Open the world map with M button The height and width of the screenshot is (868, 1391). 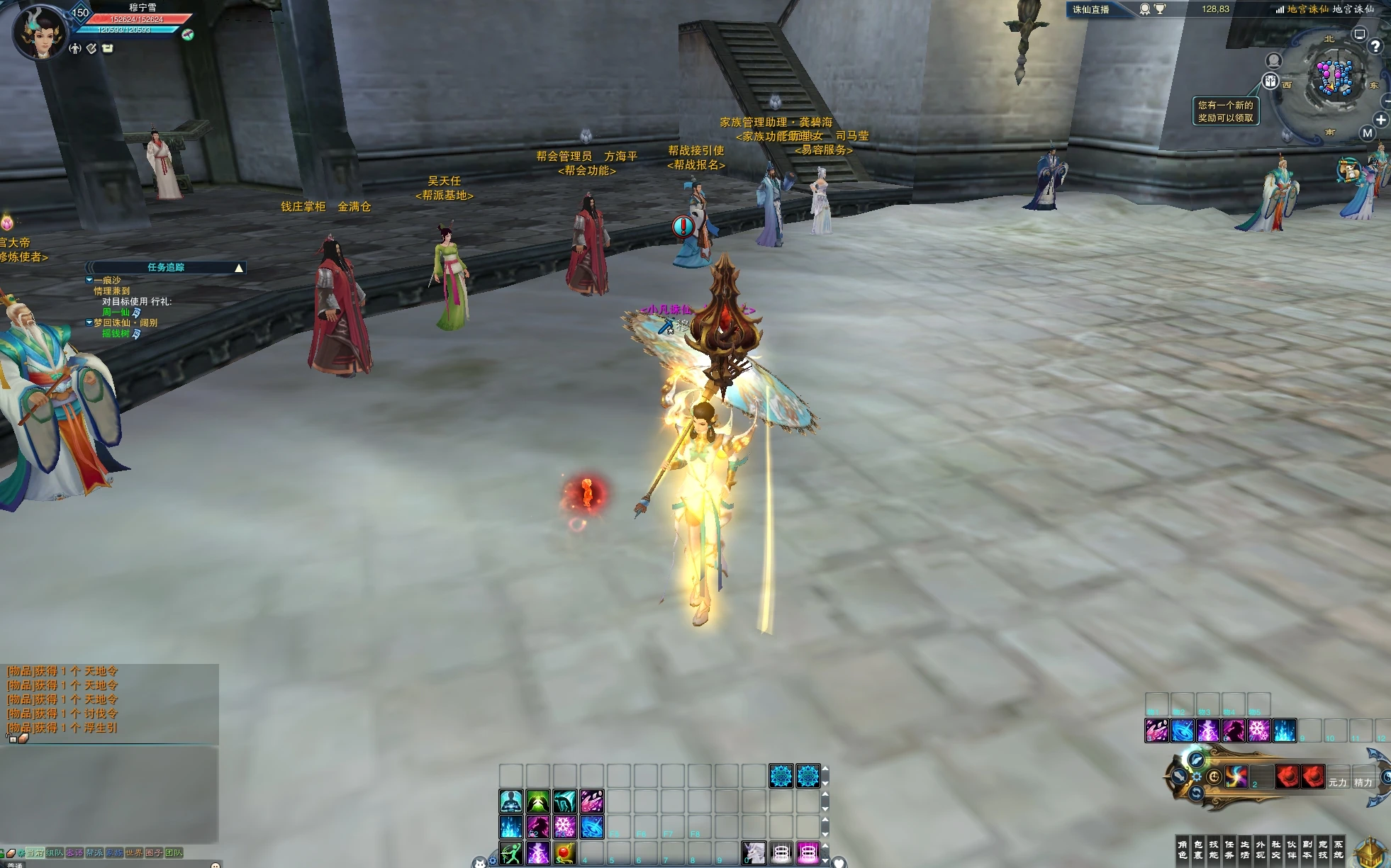pos(1367,133)
